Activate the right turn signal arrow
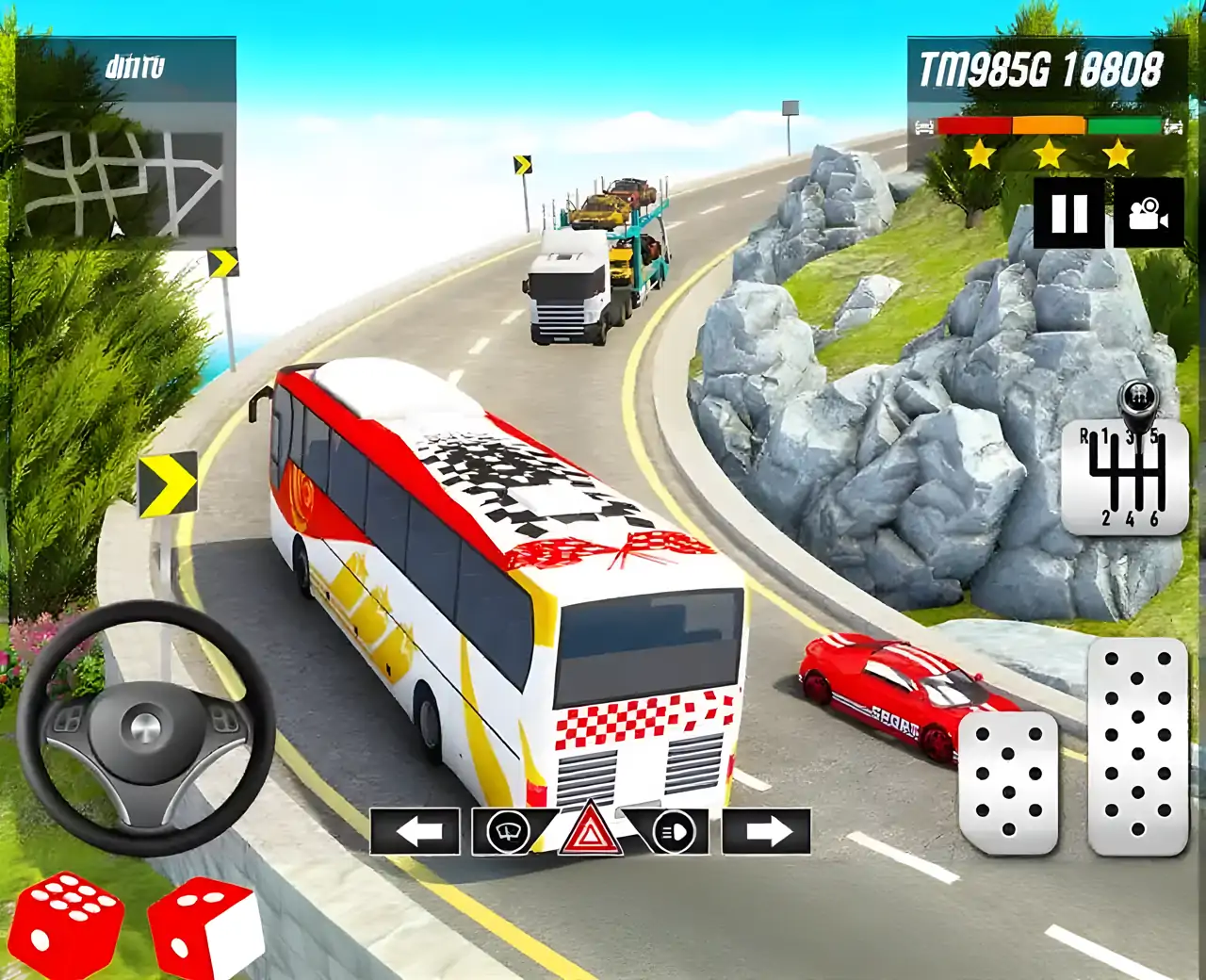Image resolution: width=1206 pixels, height=980 pixels. [x=766, y=831]
